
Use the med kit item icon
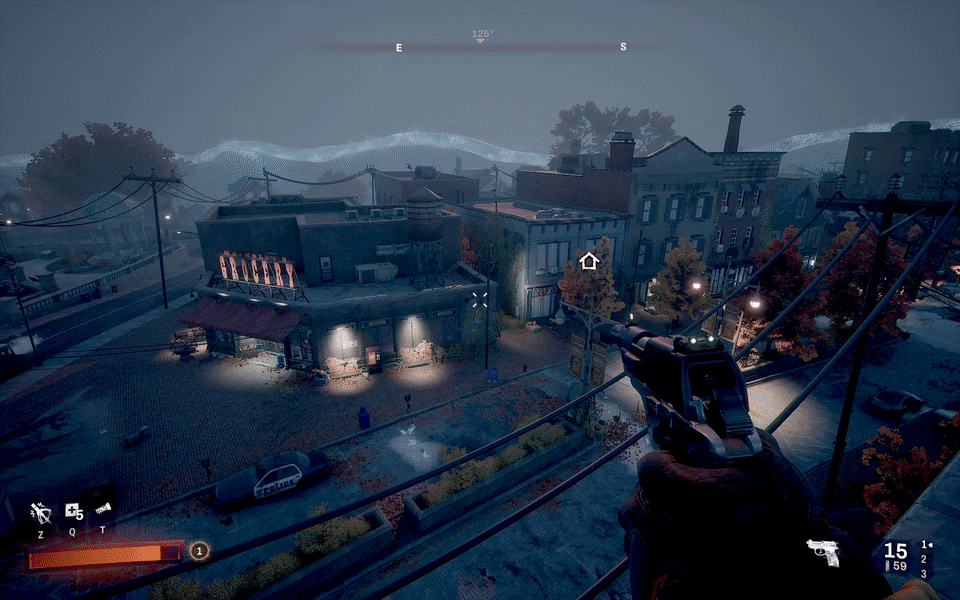[x=73, y=511]
